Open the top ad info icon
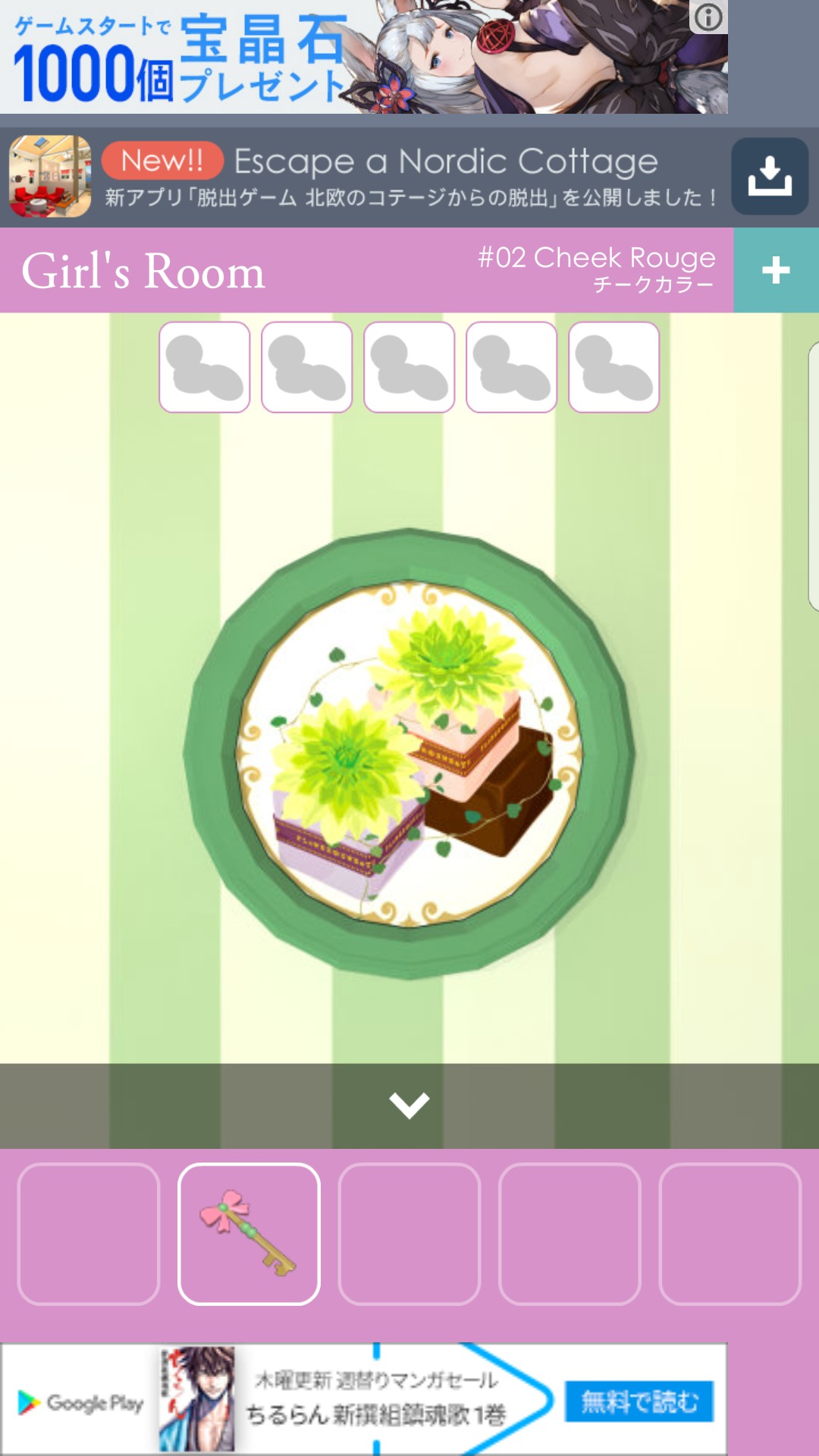819x1456 pixels. [x=708, y=17]
